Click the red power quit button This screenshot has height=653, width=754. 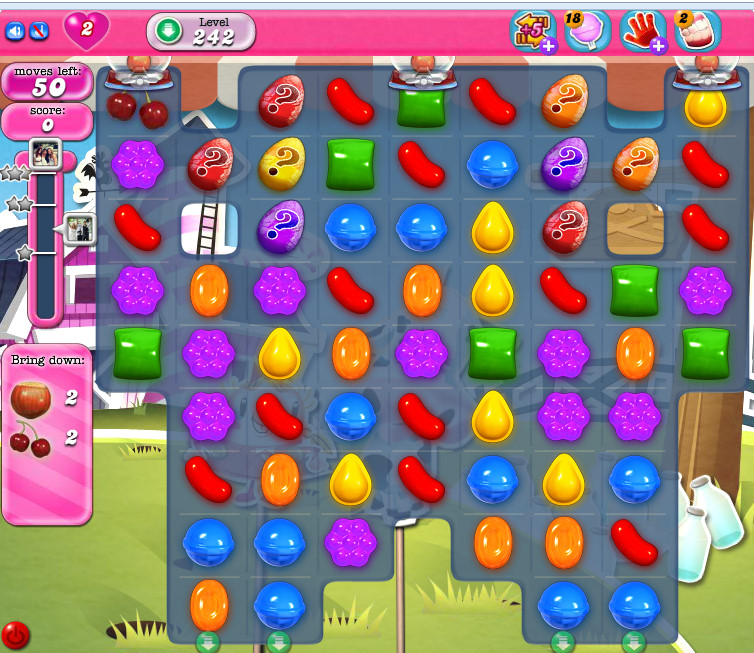point(15,634)
